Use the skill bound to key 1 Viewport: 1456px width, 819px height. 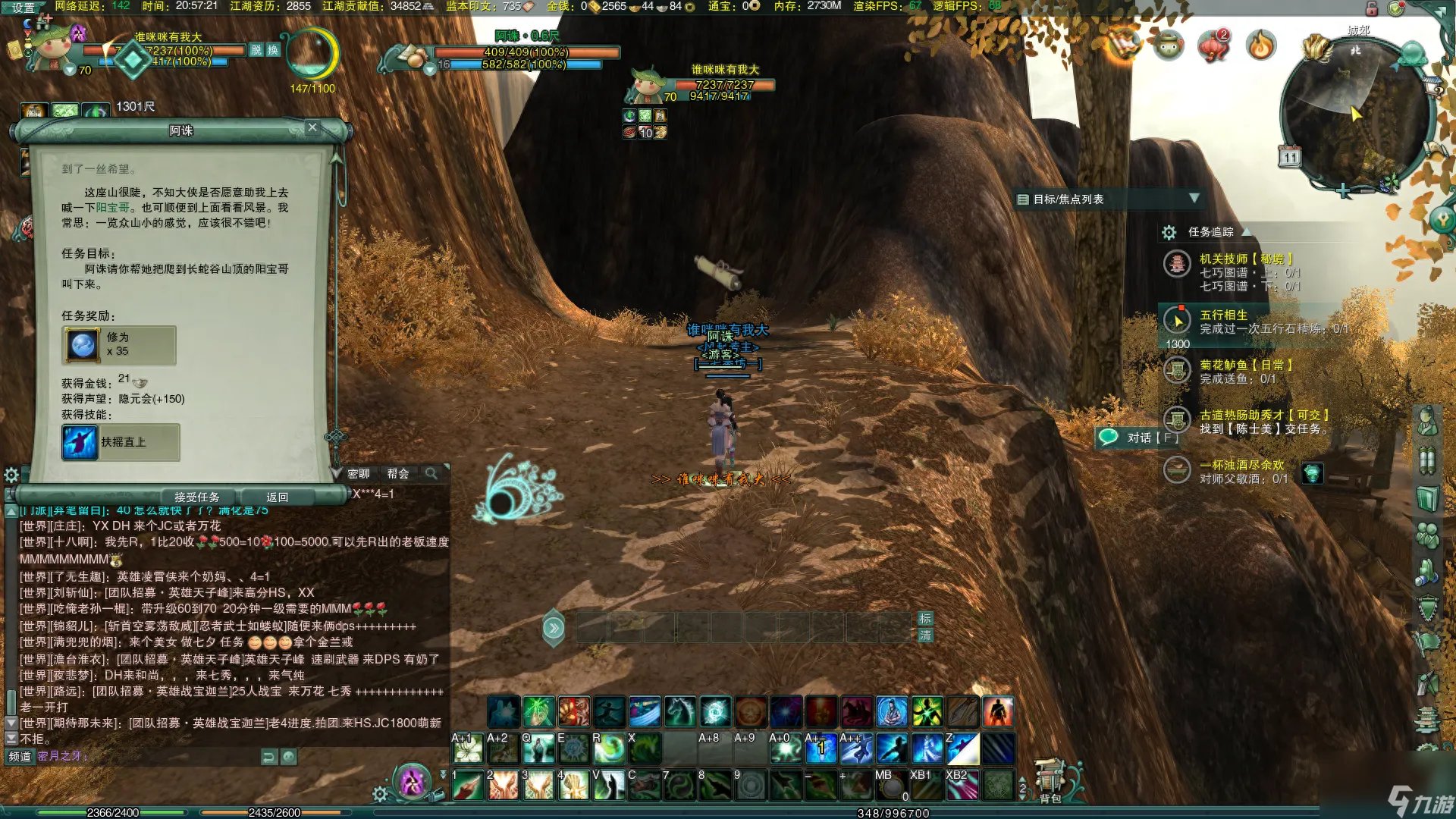pyautogui.click(x=468, y=786)
